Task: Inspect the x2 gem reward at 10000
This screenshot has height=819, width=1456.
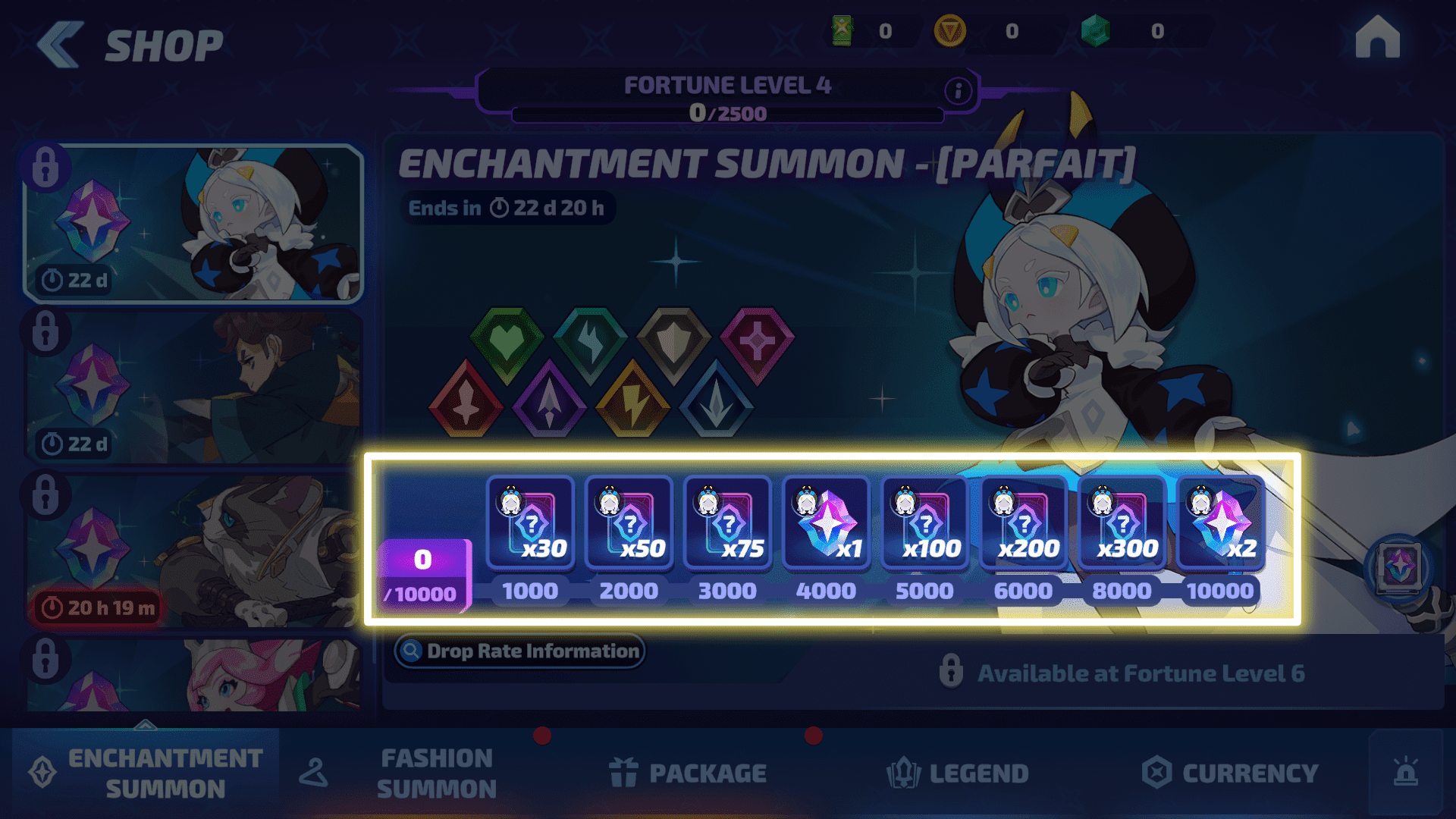Action: (1220, 523)
